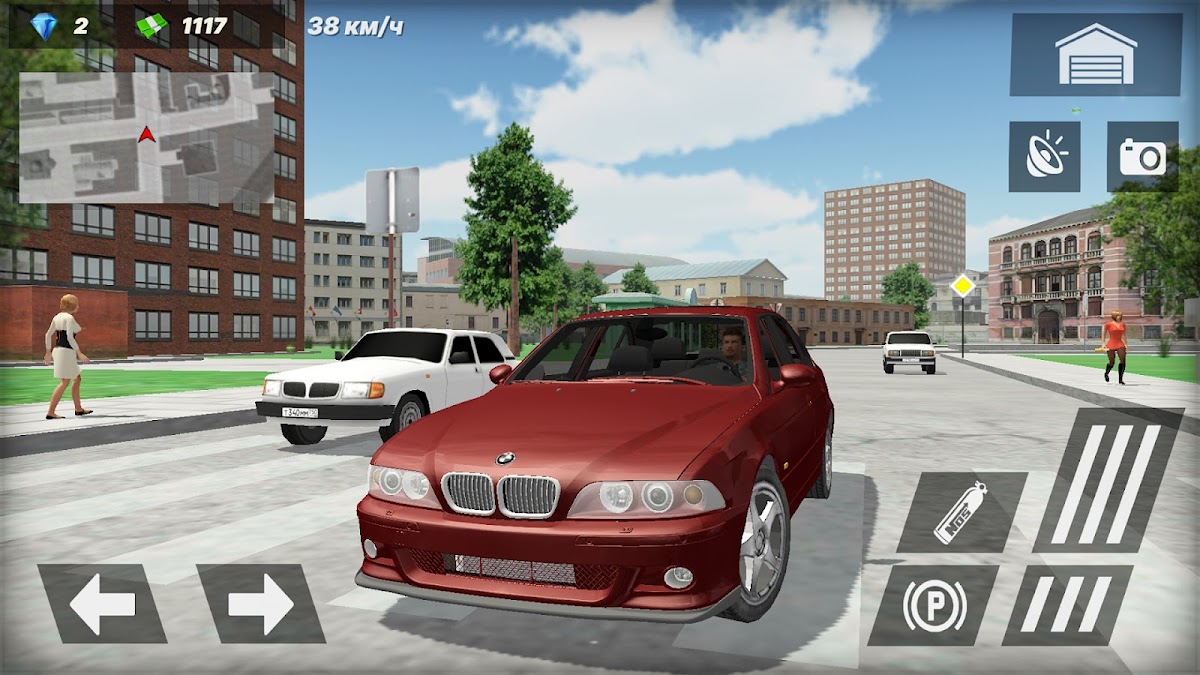Activate the nitro boost bottle
The width and height of the screenshot is (1200, 675).
pyautogui.click(x=960, y=512)
